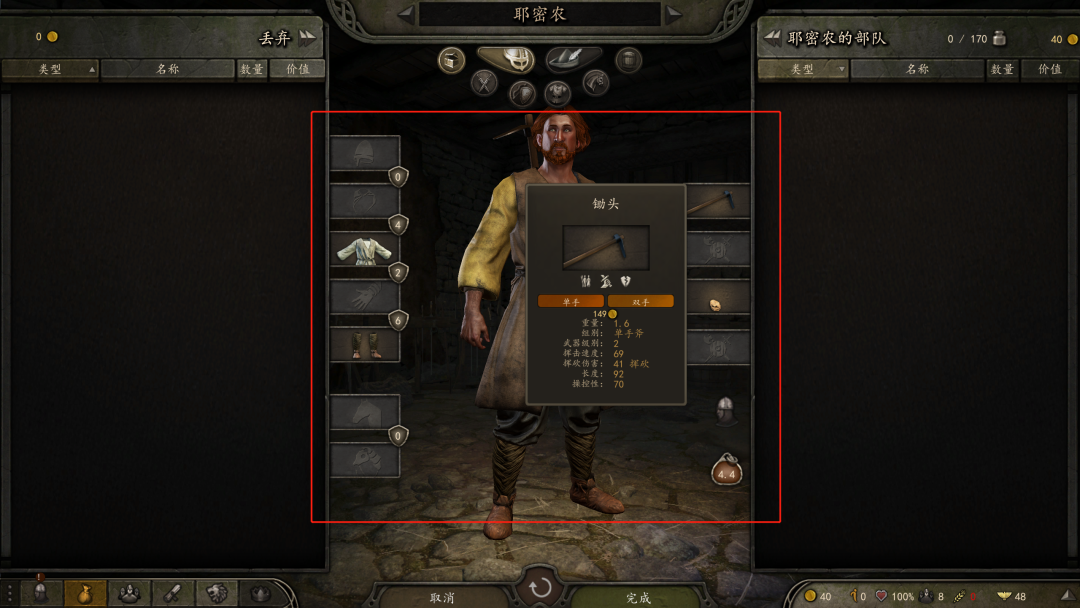Viewport: 1080px width, 608px height.
Task: Filter inventory by shield category
Action: pyautogui.click(x=522, y=93)
